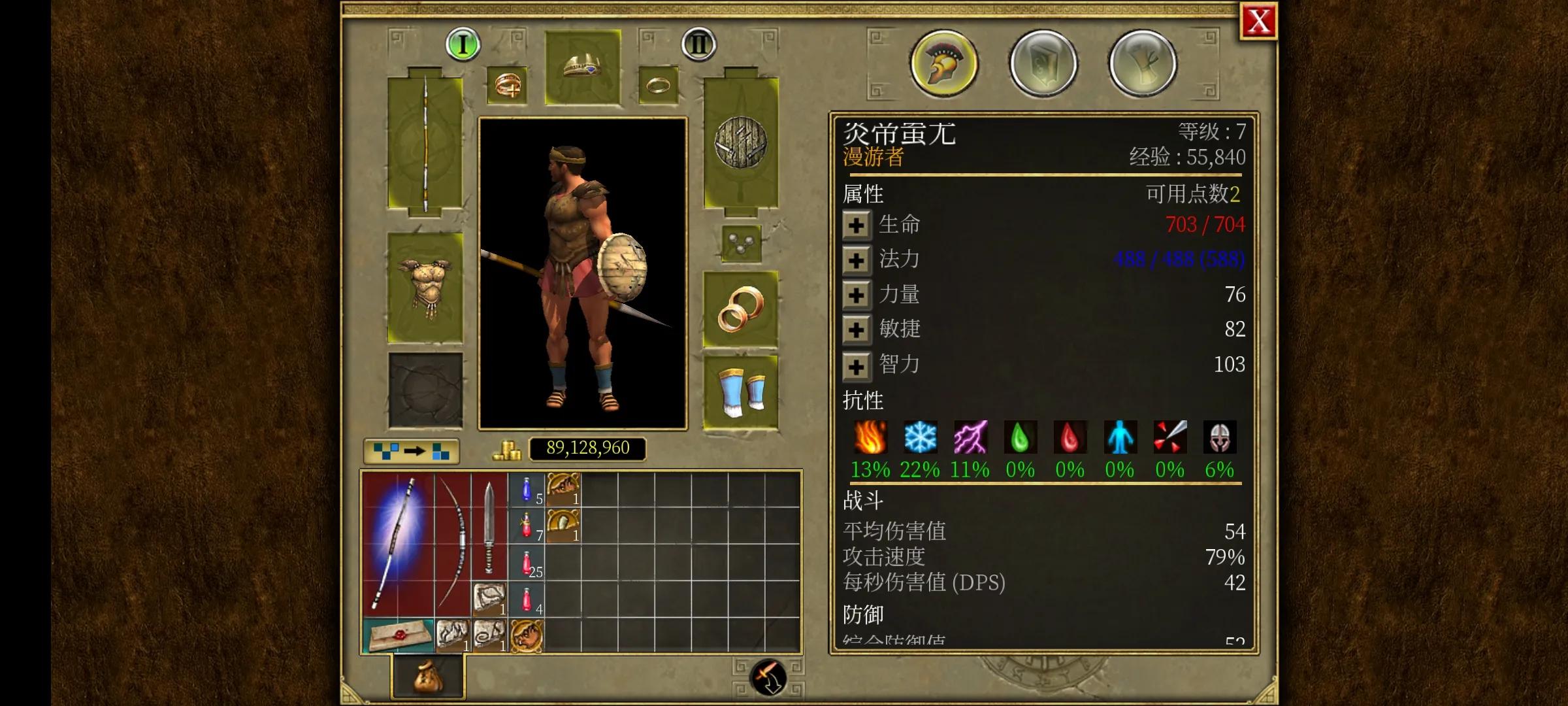Open the quest scroll panel icon
The image size is (1568, 706).
[x=1142, y=63]
